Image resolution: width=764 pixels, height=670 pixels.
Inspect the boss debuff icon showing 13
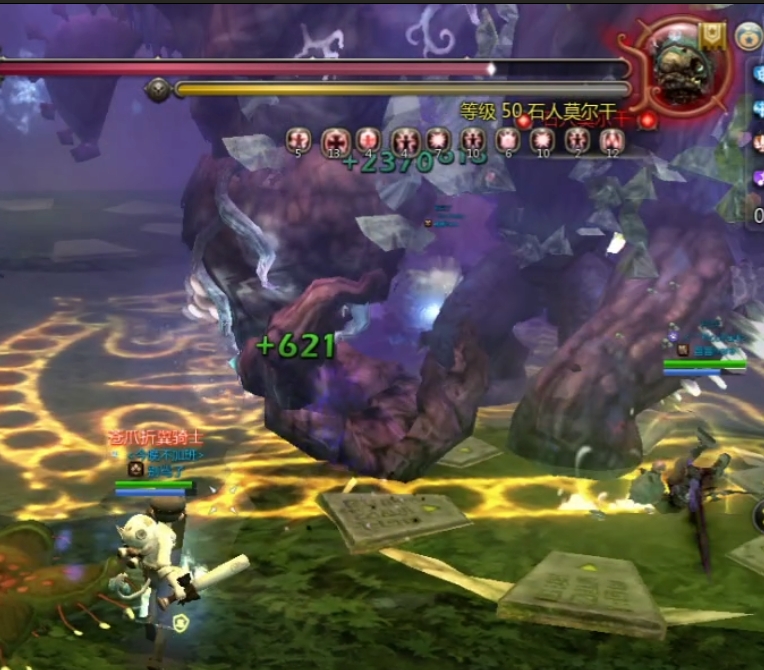pos(334,141)
